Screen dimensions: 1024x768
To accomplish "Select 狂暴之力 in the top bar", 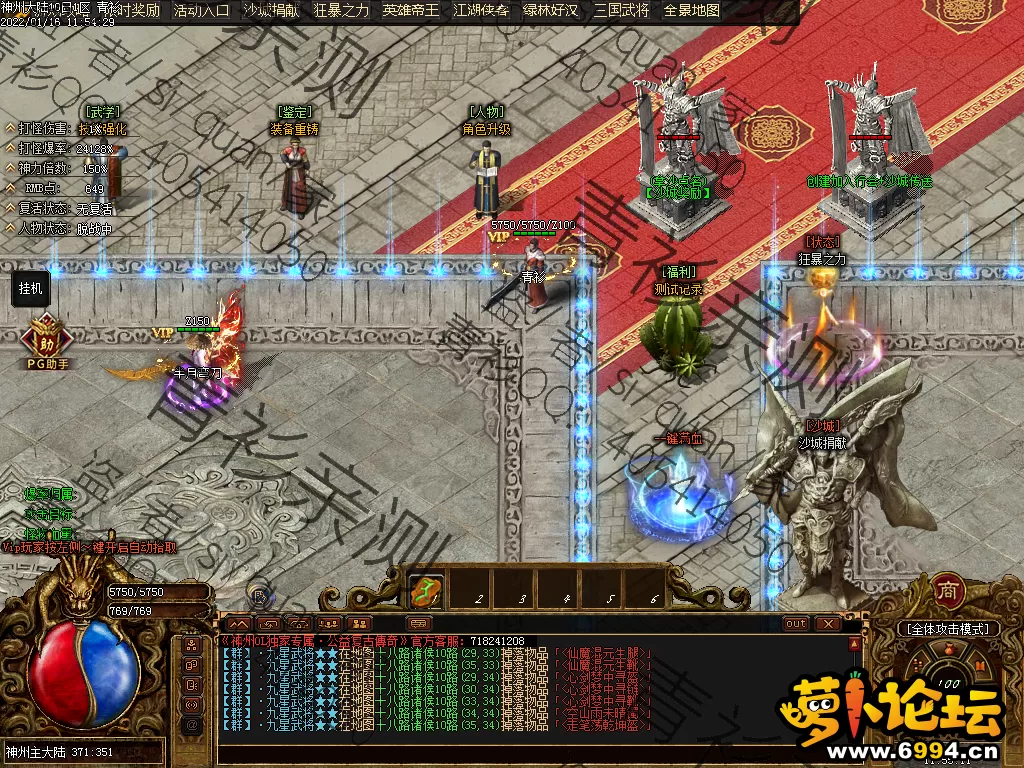I will pyautogui.click(x=341, y=11).
